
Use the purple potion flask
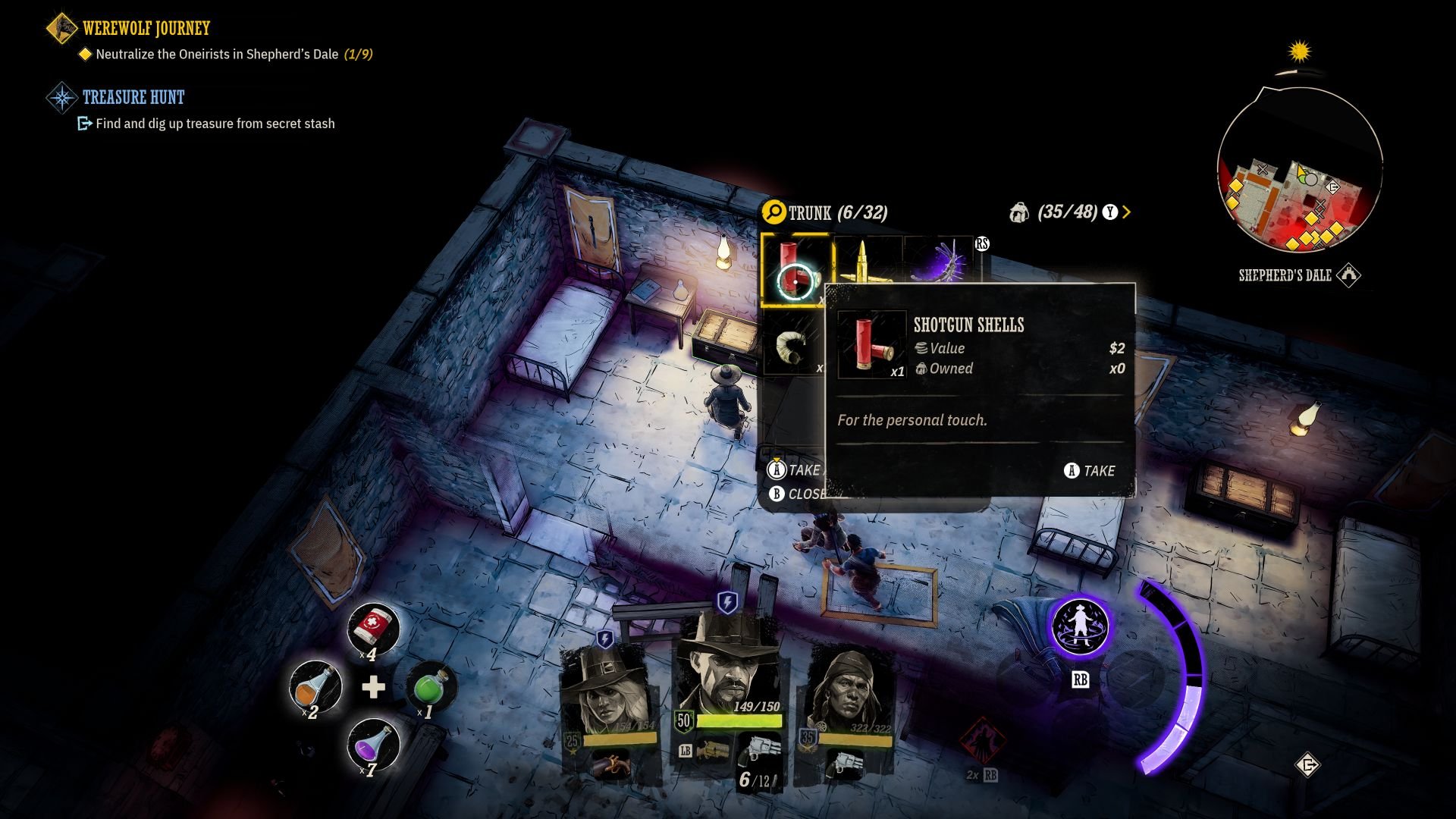372,743
